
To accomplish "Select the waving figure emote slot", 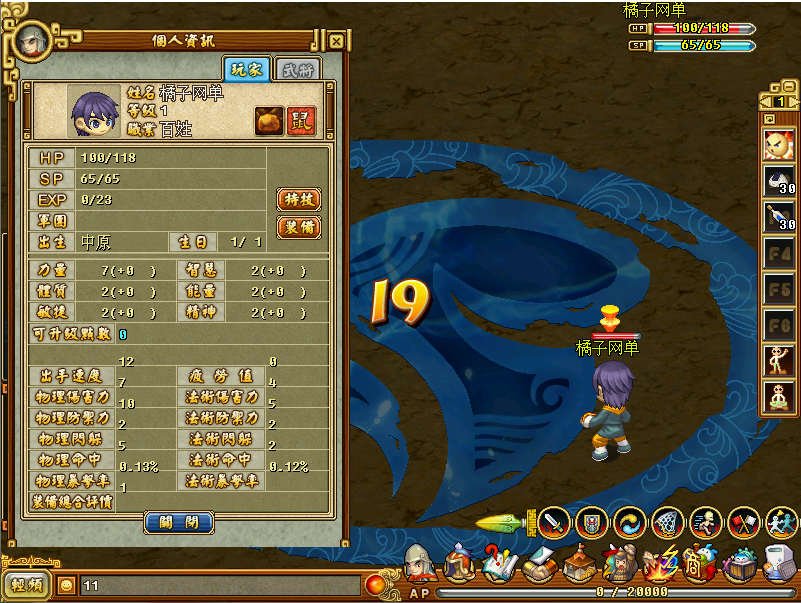I will click(x=779, y=360).
